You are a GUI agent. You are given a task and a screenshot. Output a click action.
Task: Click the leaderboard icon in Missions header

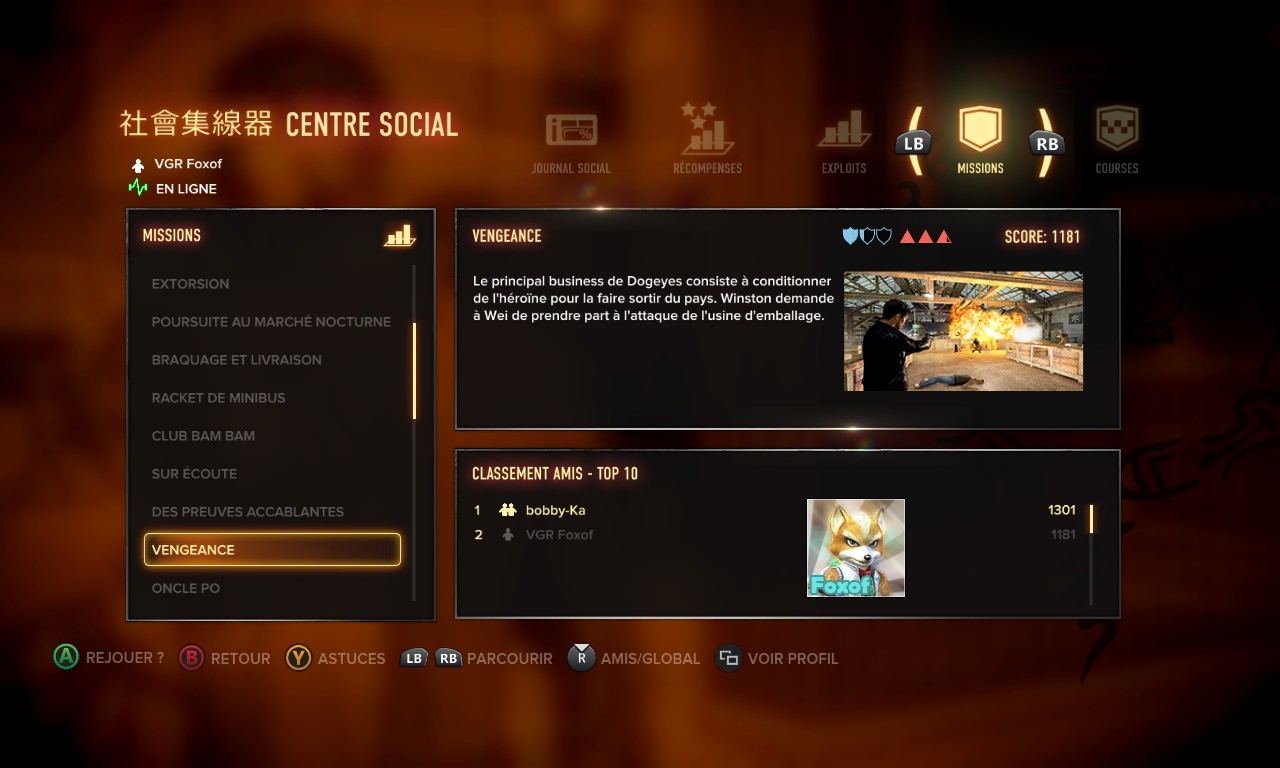click(x=399, y=236)
